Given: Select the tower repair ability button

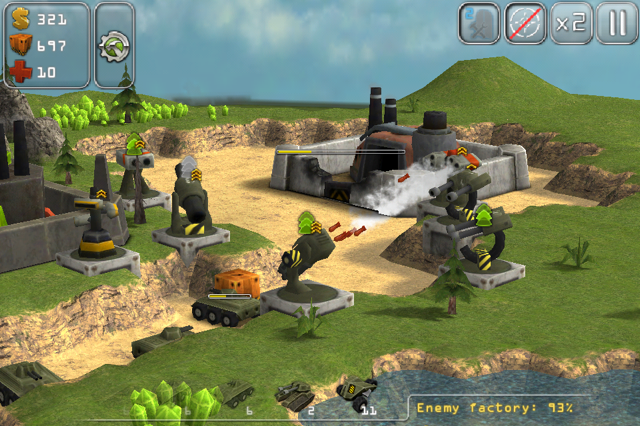Looking at the screenshot, I should 480,23.
